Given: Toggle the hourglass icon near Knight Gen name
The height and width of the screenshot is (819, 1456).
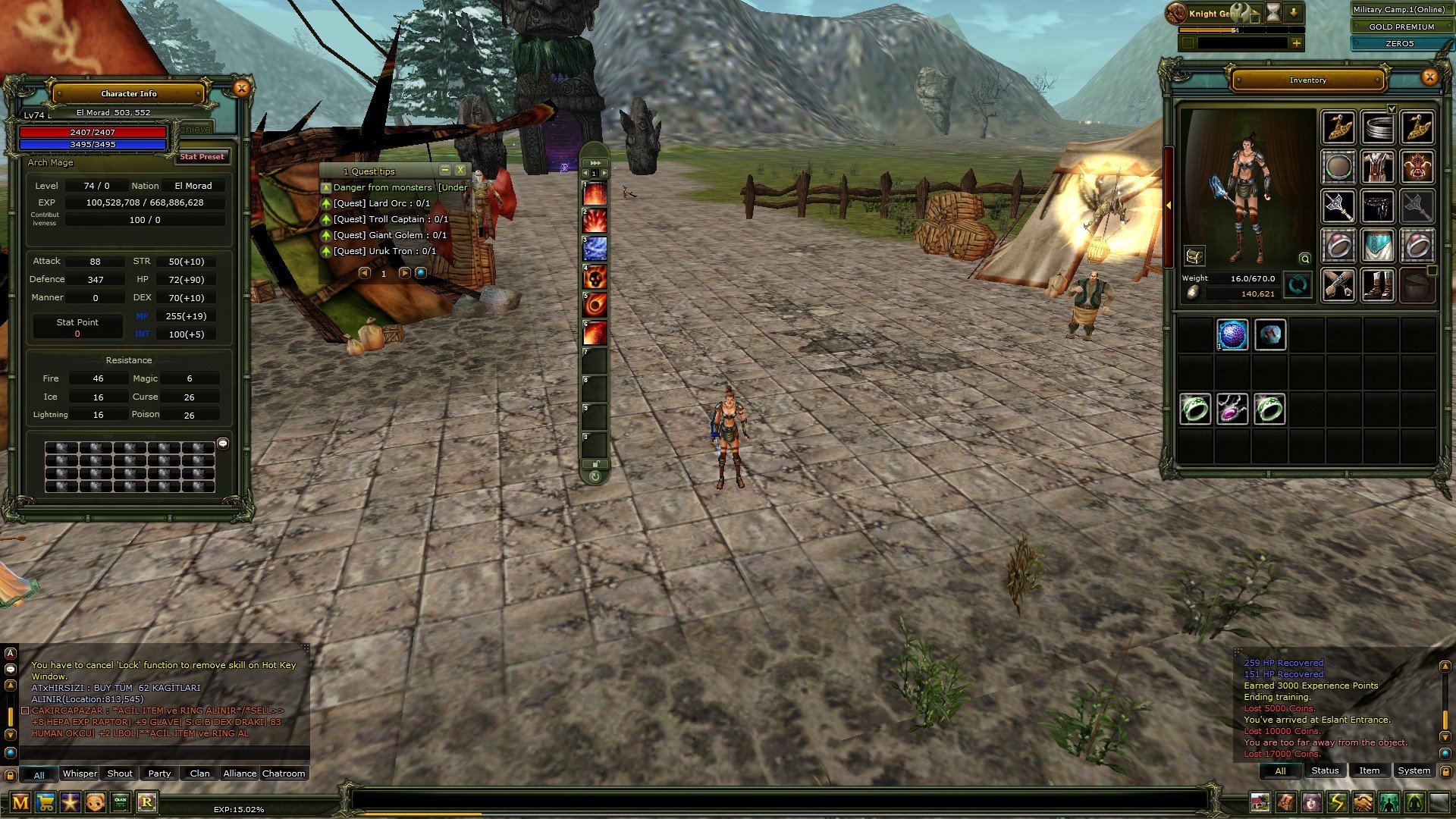Looking at the screenshot, I should pyautogui.click(x=1272, y=12).
